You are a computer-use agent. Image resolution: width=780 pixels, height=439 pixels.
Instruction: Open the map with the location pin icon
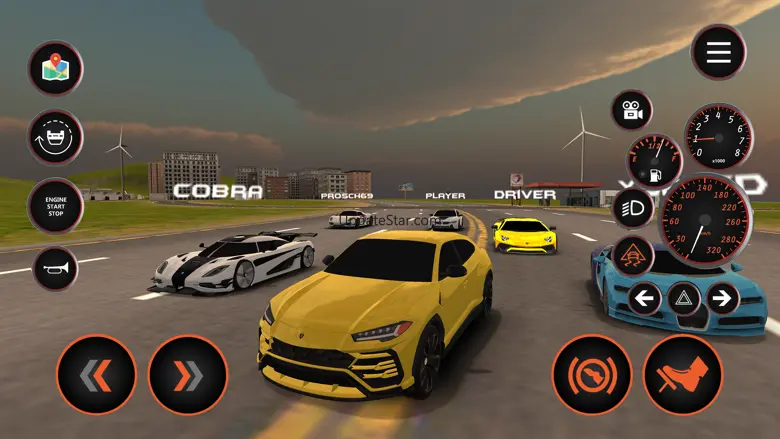tap(55, 68)
